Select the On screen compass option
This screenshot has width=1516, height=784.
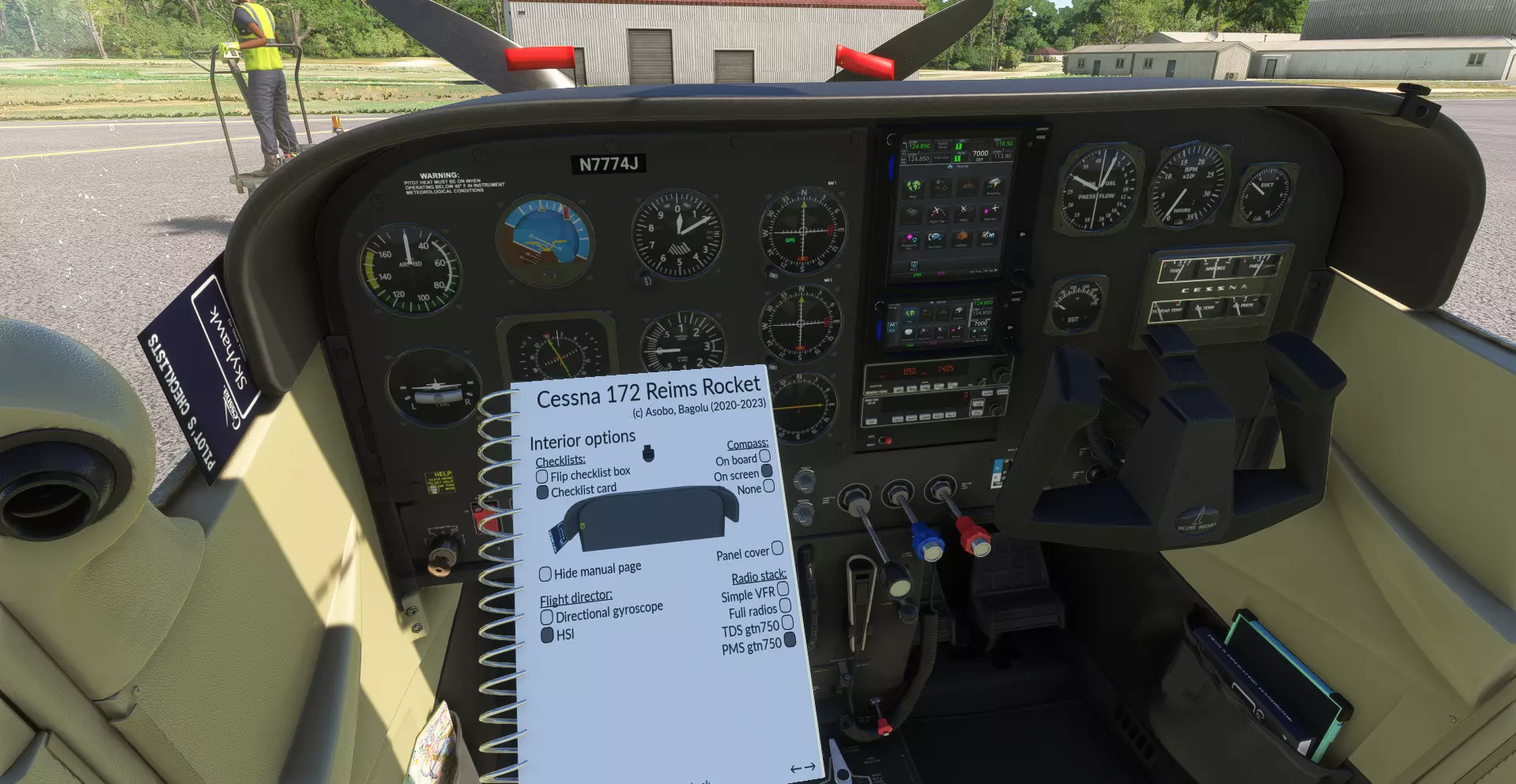tap(766, 471)
